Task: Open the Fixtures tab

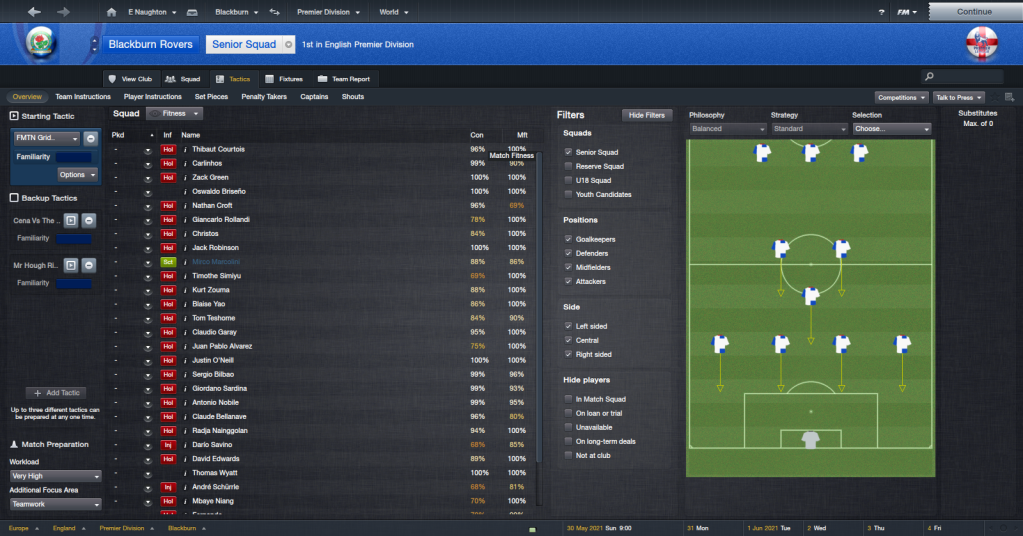Action: pyautogui.click(x=284, y=78)
